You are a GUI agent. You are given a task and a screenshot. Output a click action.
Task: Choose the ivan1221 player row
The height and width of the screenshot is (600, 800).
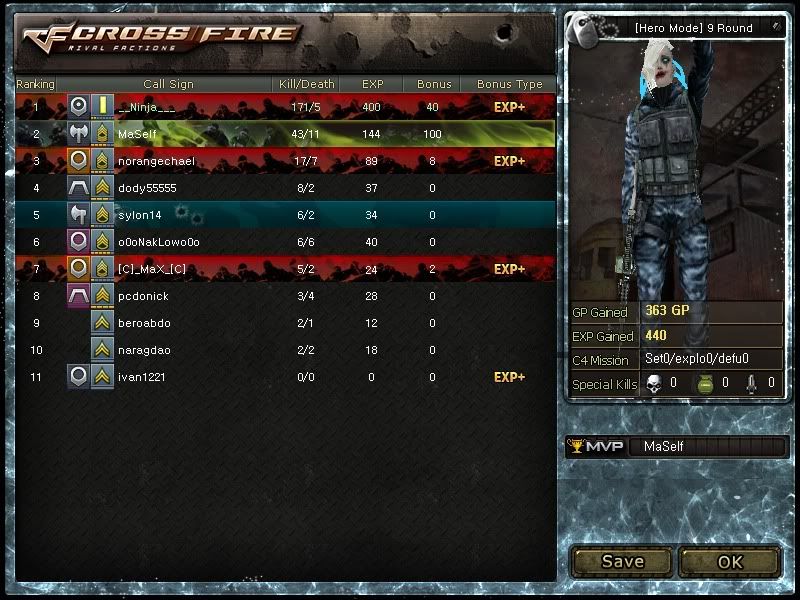point(285,377)
